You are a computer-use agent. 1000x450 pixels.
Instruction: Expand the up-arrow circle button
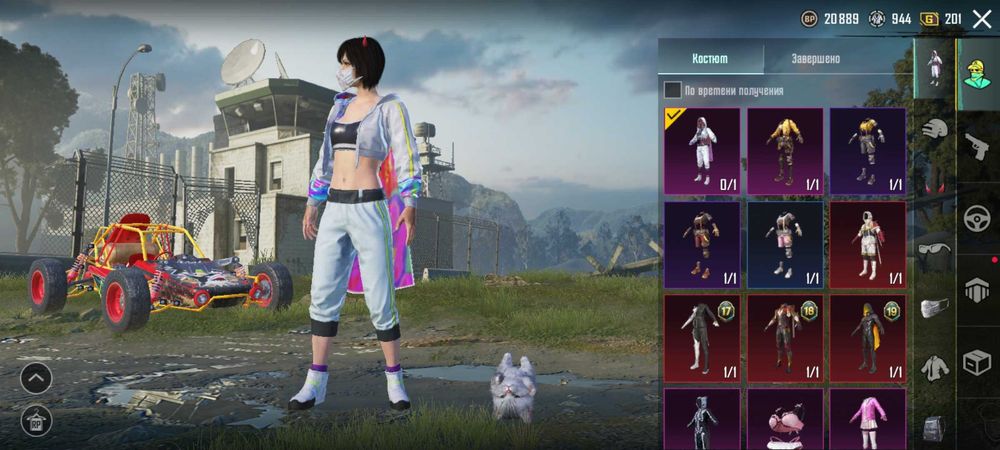pos(36,378)
